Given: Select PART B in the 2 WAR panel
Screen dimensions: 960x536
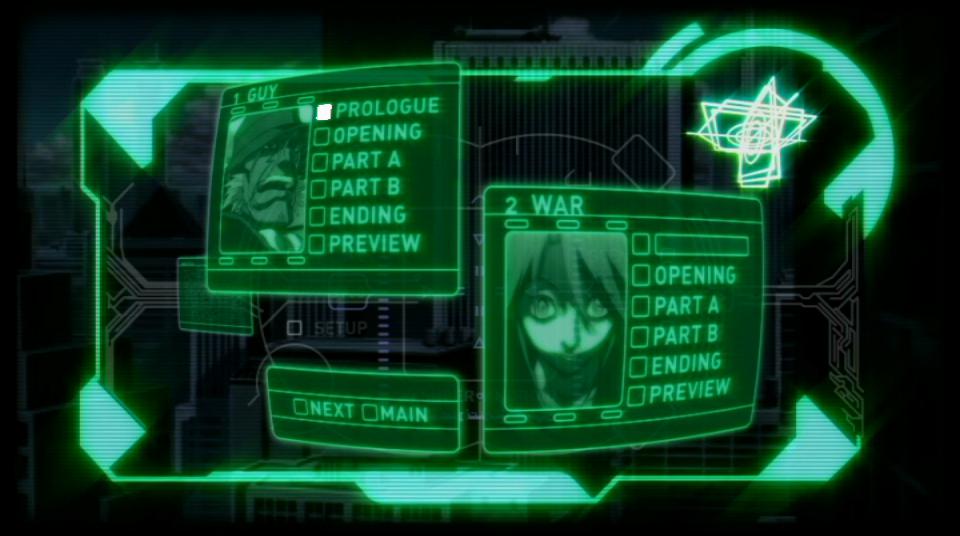Looking at the screenshot, I should point(685,335).
